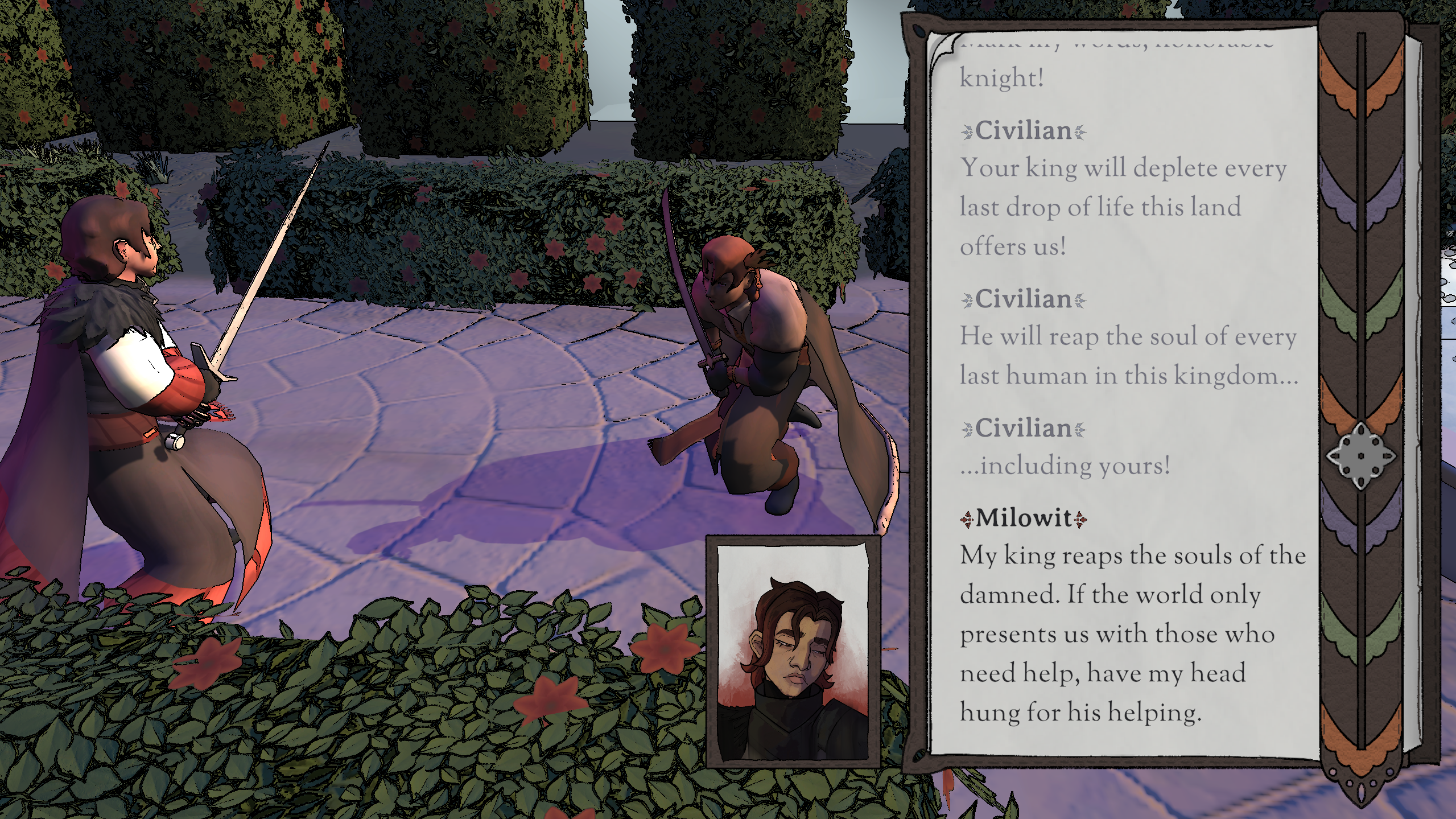Click the diamond scroll handle on the dialogue book

[x=1361, y=455]
